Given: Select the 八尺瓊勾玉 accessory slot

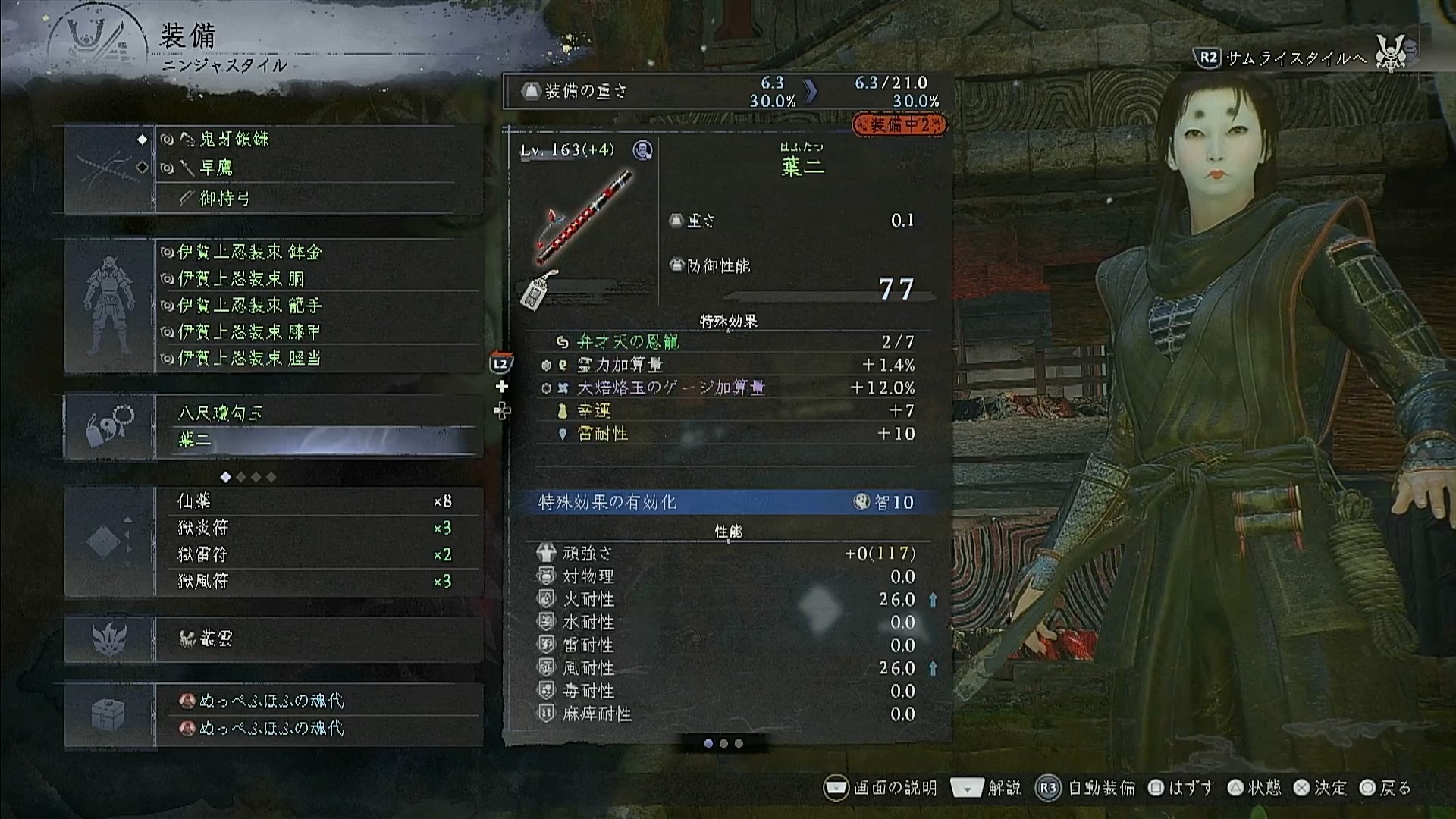Looking at the screenshot, I should pos(318,413).
